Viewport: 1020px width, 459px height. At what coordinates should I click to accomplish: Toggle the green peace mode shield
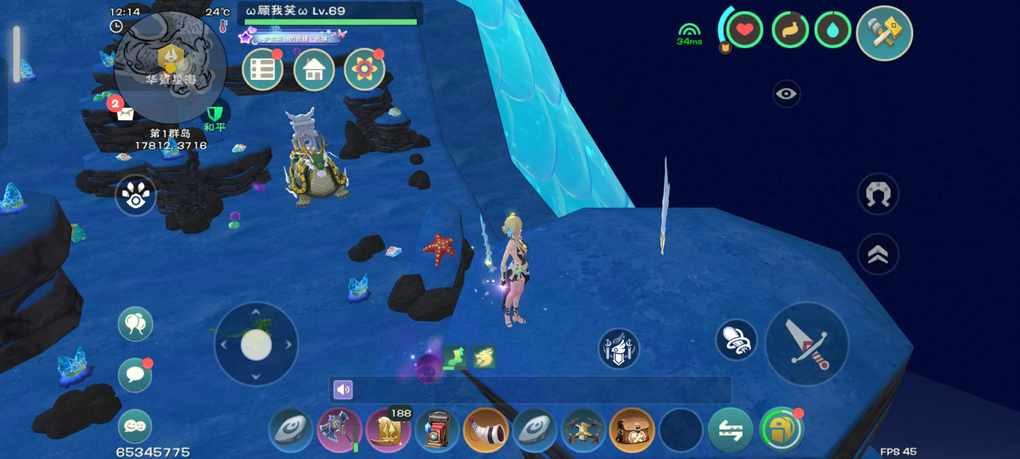tap(213, 115)
